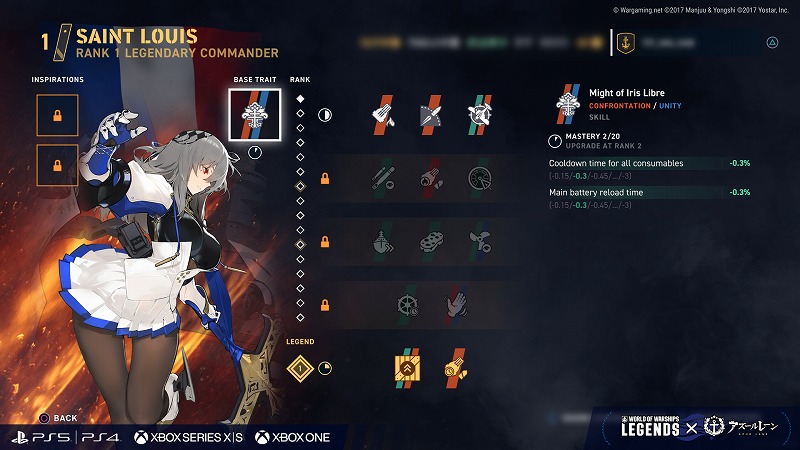The height and width of the screenshot is (450, 800).
Task: Open the upper locked inspiration slot
Action: pos(57,116)
